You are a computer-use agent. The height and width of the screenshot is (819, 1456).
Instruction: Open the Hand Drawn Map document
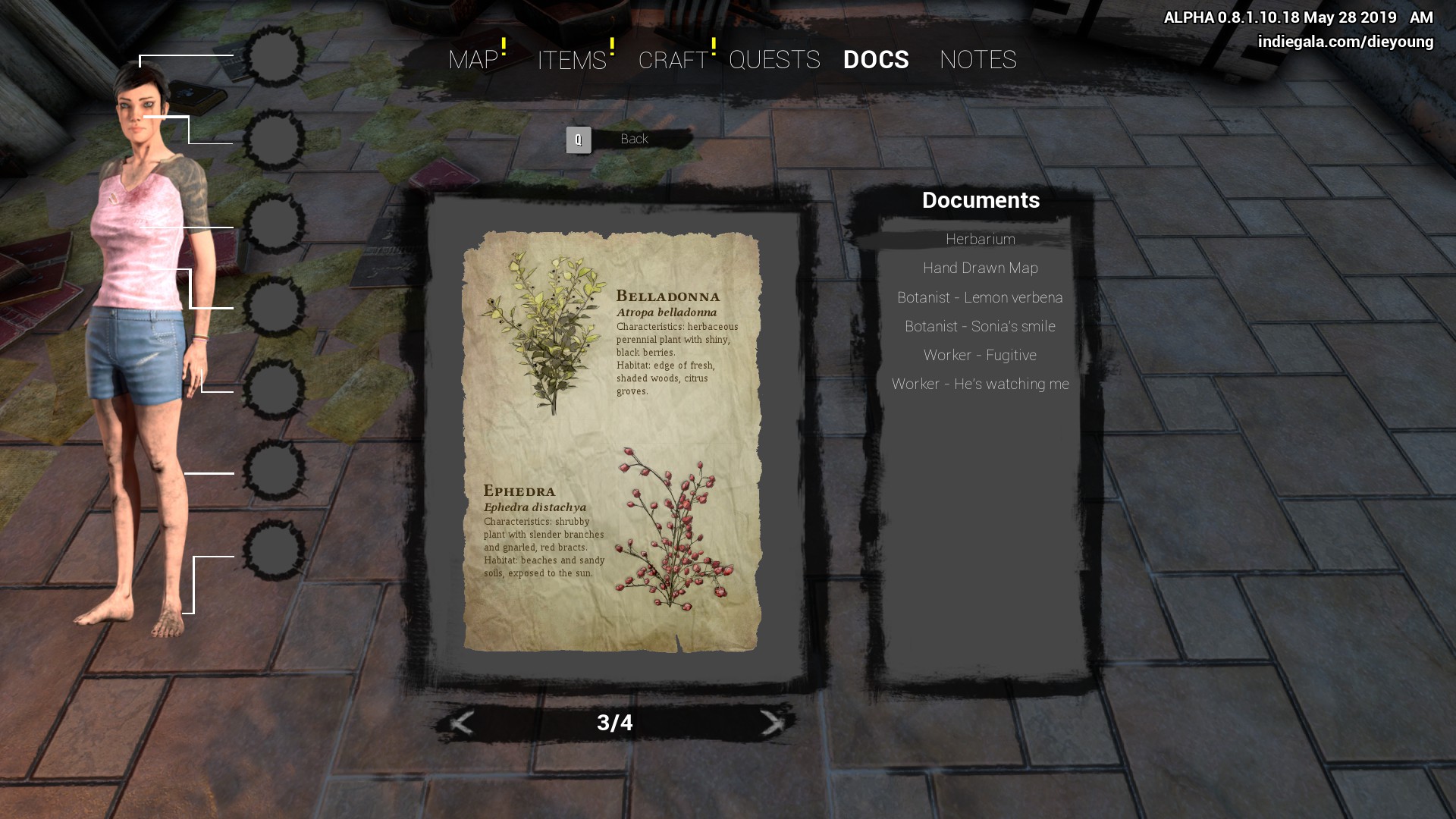point(980,268)
